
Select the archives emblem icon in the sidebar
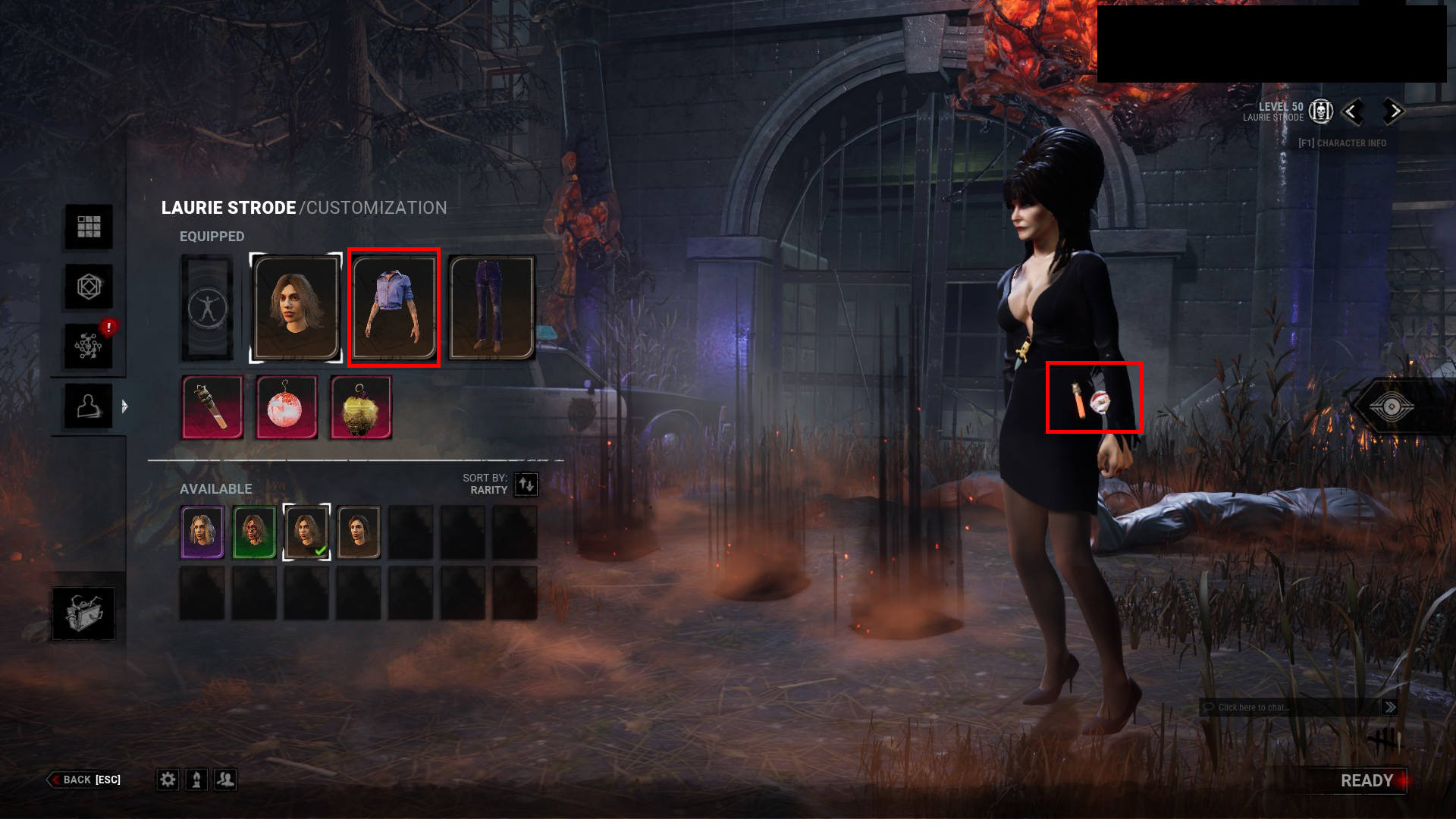89,287
